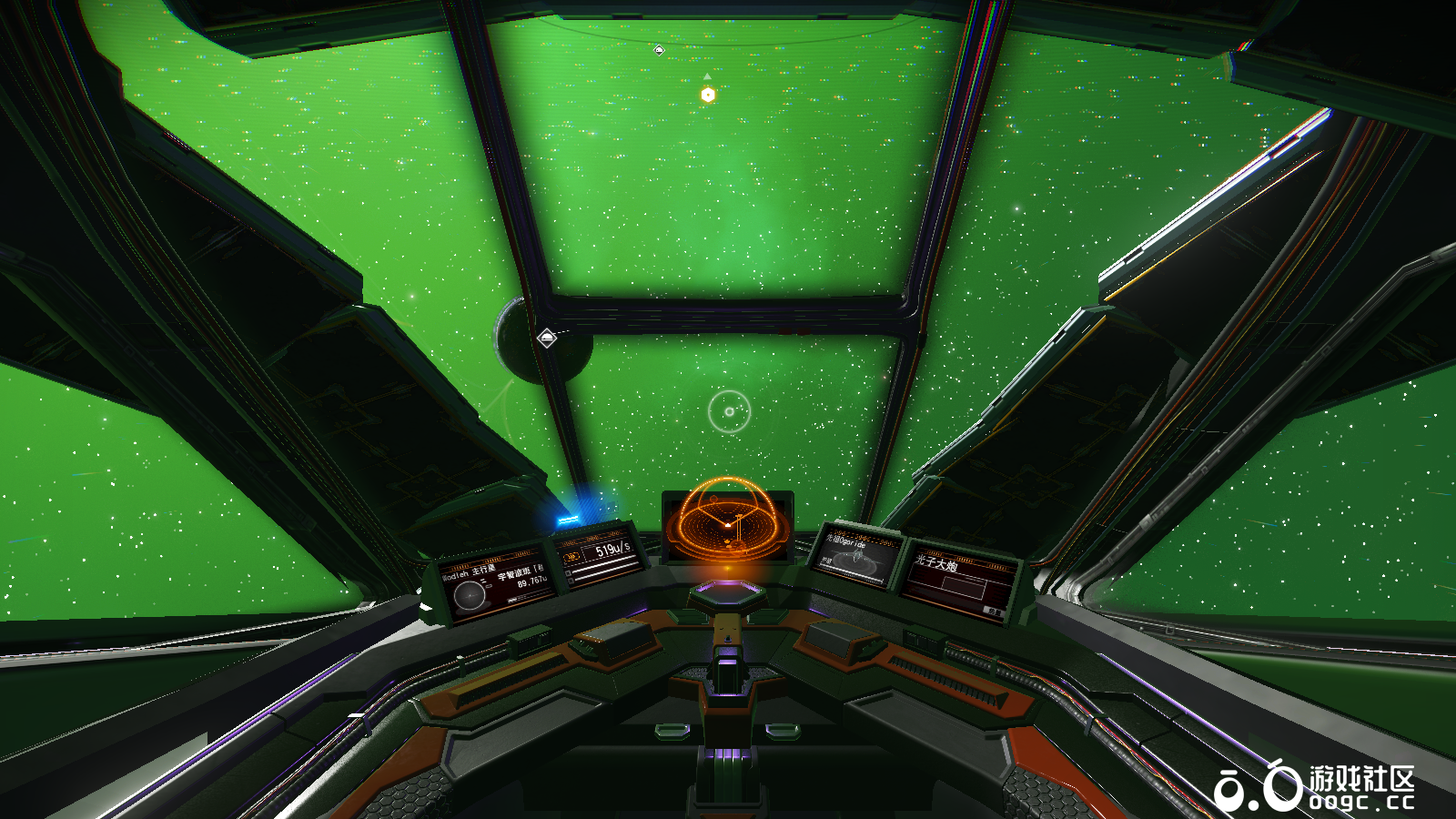The width and height of the screenshot is (1456, 819).
Task: Click the circular targeting reticle
Action: click(729, 412)
